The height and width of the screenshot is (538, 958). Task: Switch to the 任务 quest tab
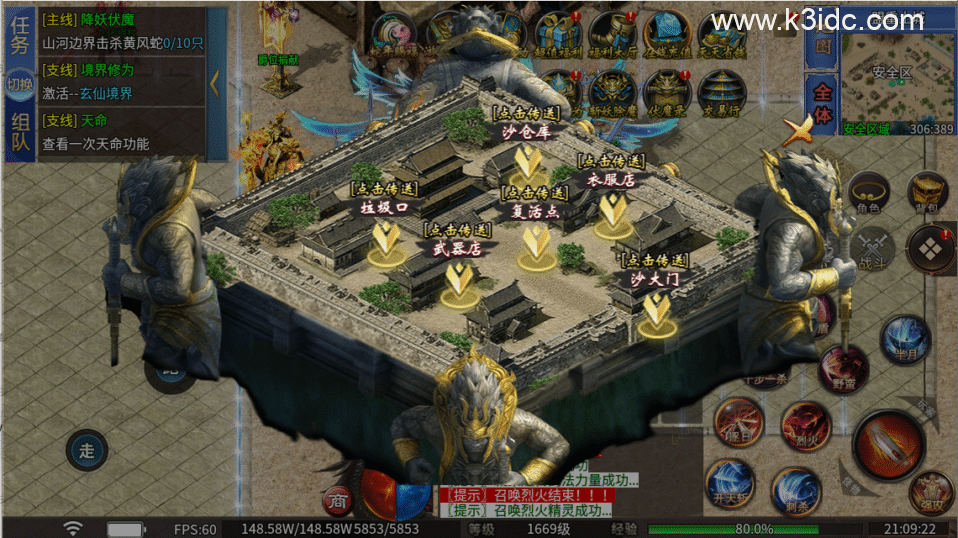coord(20,36)
